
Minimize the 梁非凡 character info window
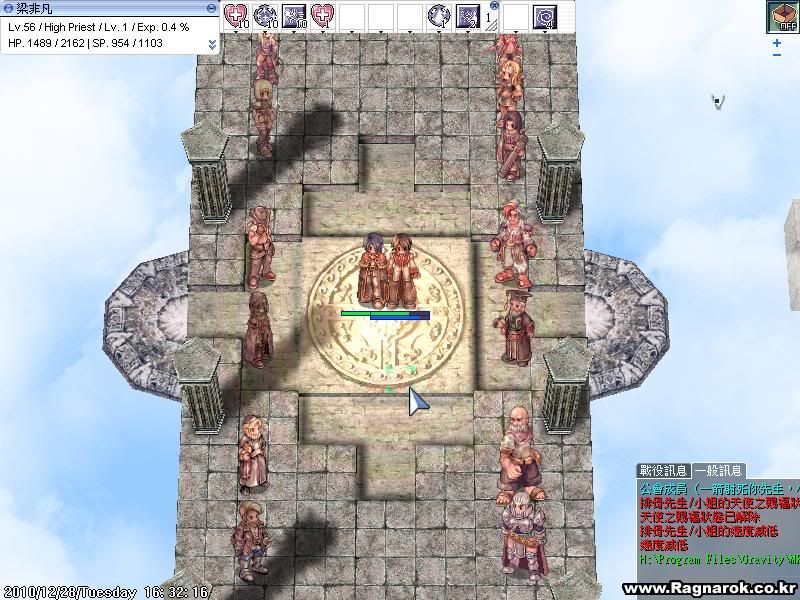pyautogui.click(x=211, y=8)
